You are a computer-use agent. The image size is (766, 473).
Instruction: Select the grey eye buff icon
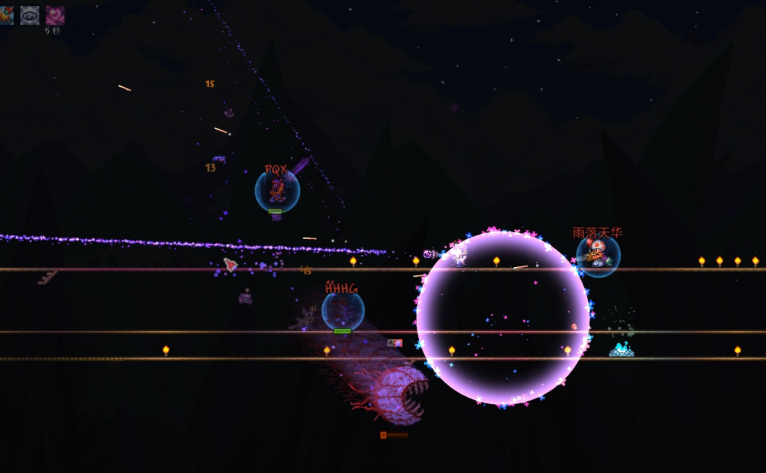click(x=30, y=14)
